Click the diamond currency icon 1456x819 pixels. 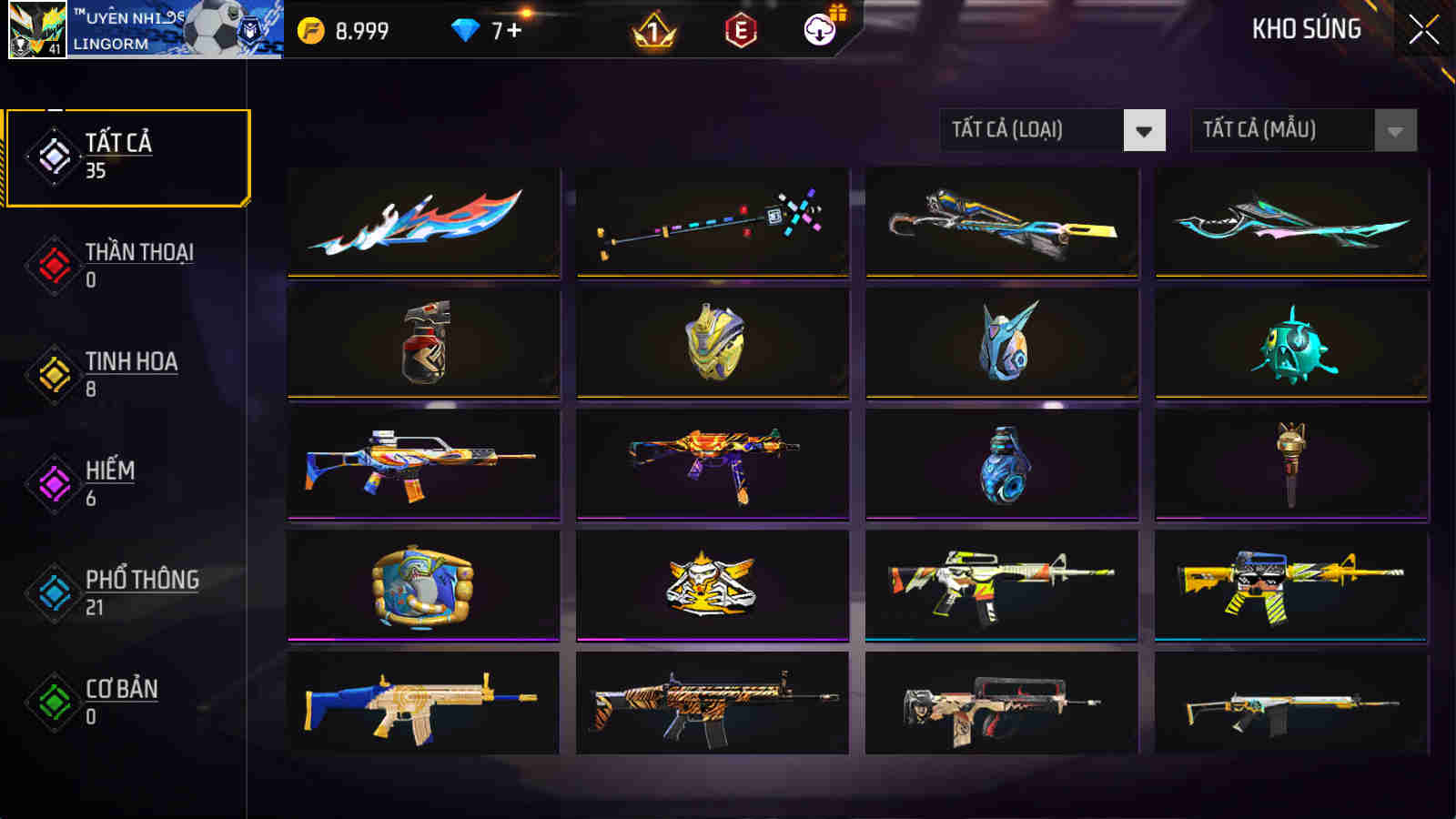coord(466,29)
